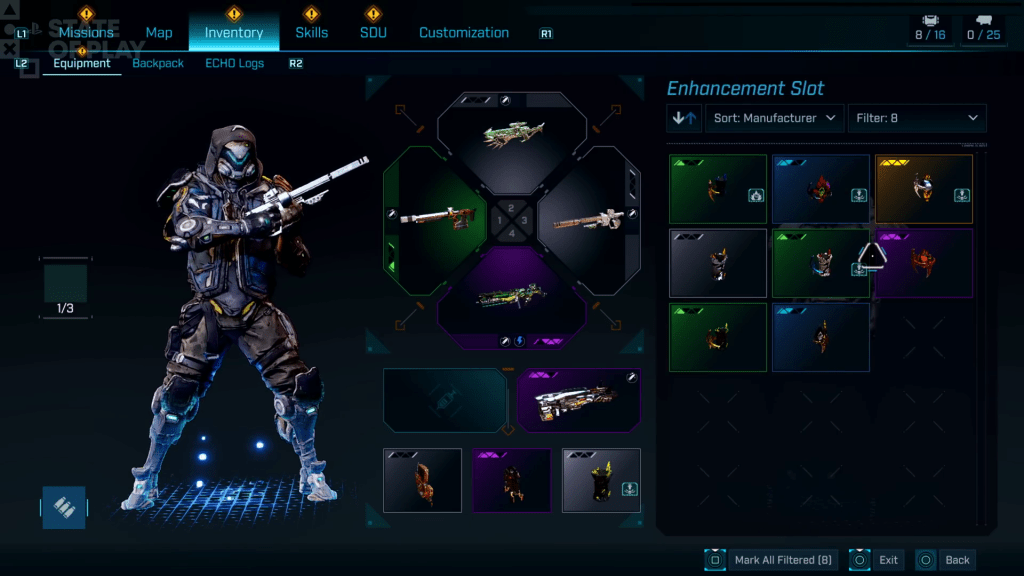
Task: Click the Back button
Action: tap(945, 560)
